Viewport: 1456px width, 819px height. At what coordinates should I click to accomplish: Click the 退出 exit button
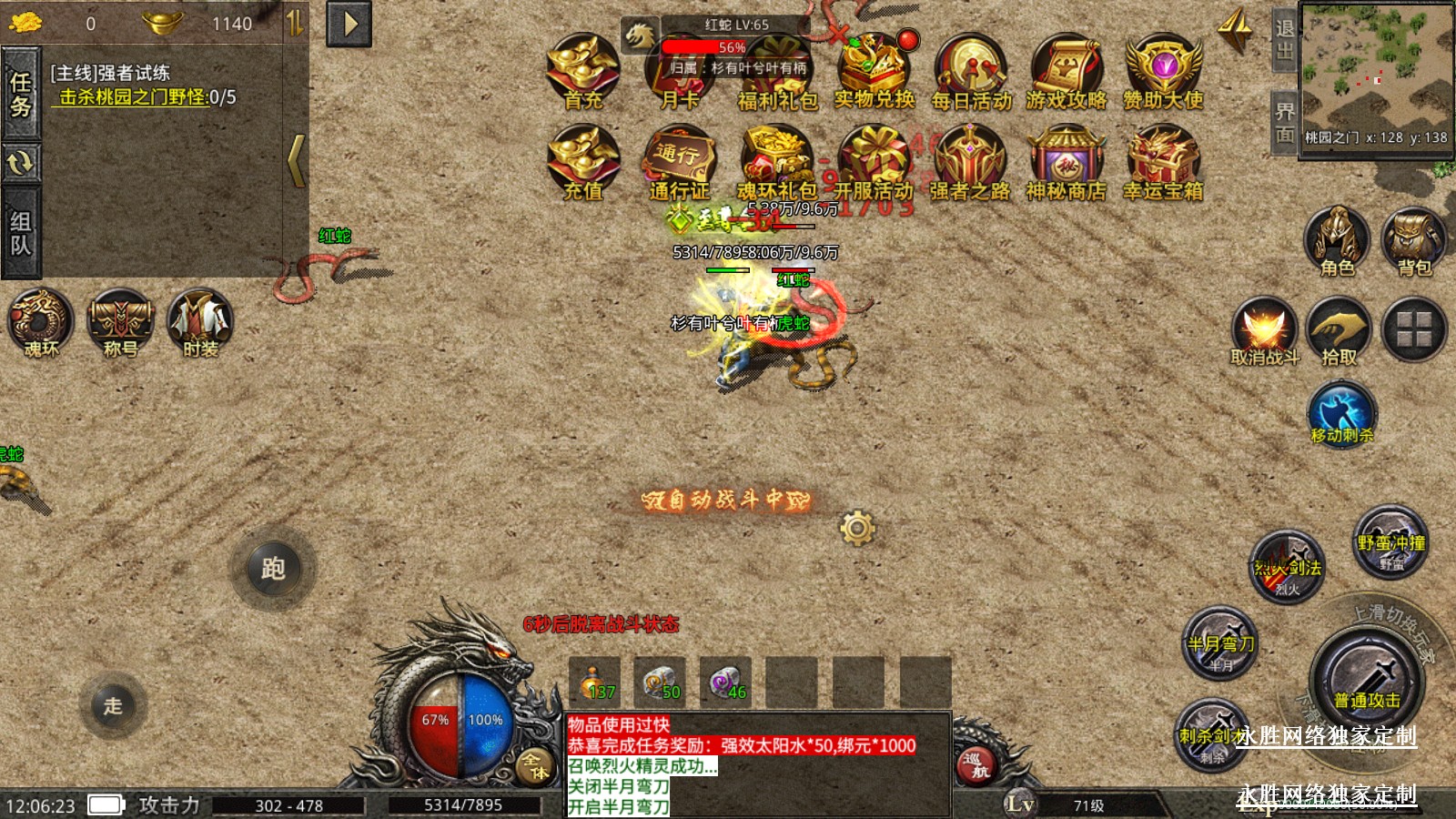pos(1284,40)
